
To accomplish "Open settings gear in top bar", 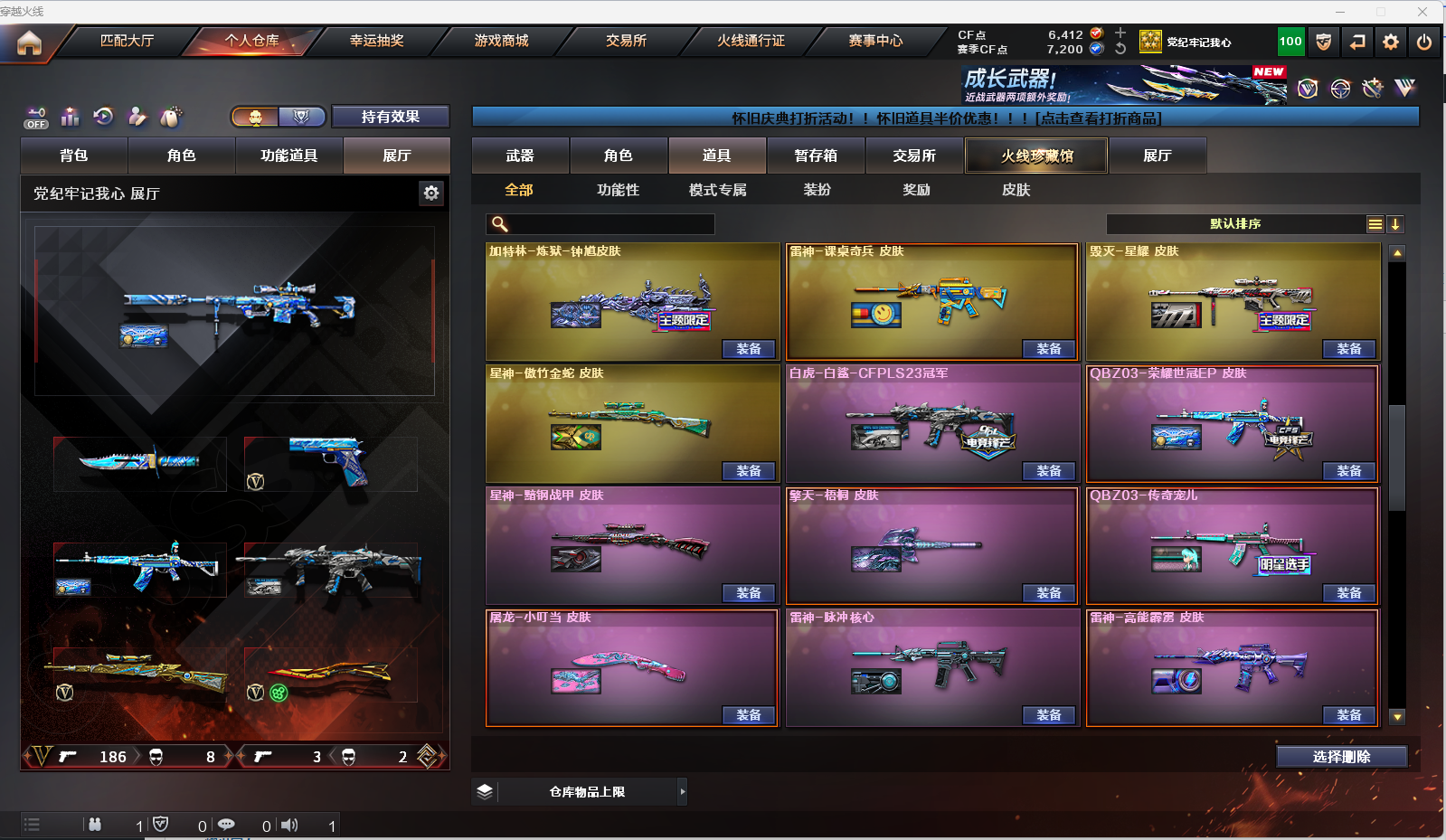I will click(1391, 42).
